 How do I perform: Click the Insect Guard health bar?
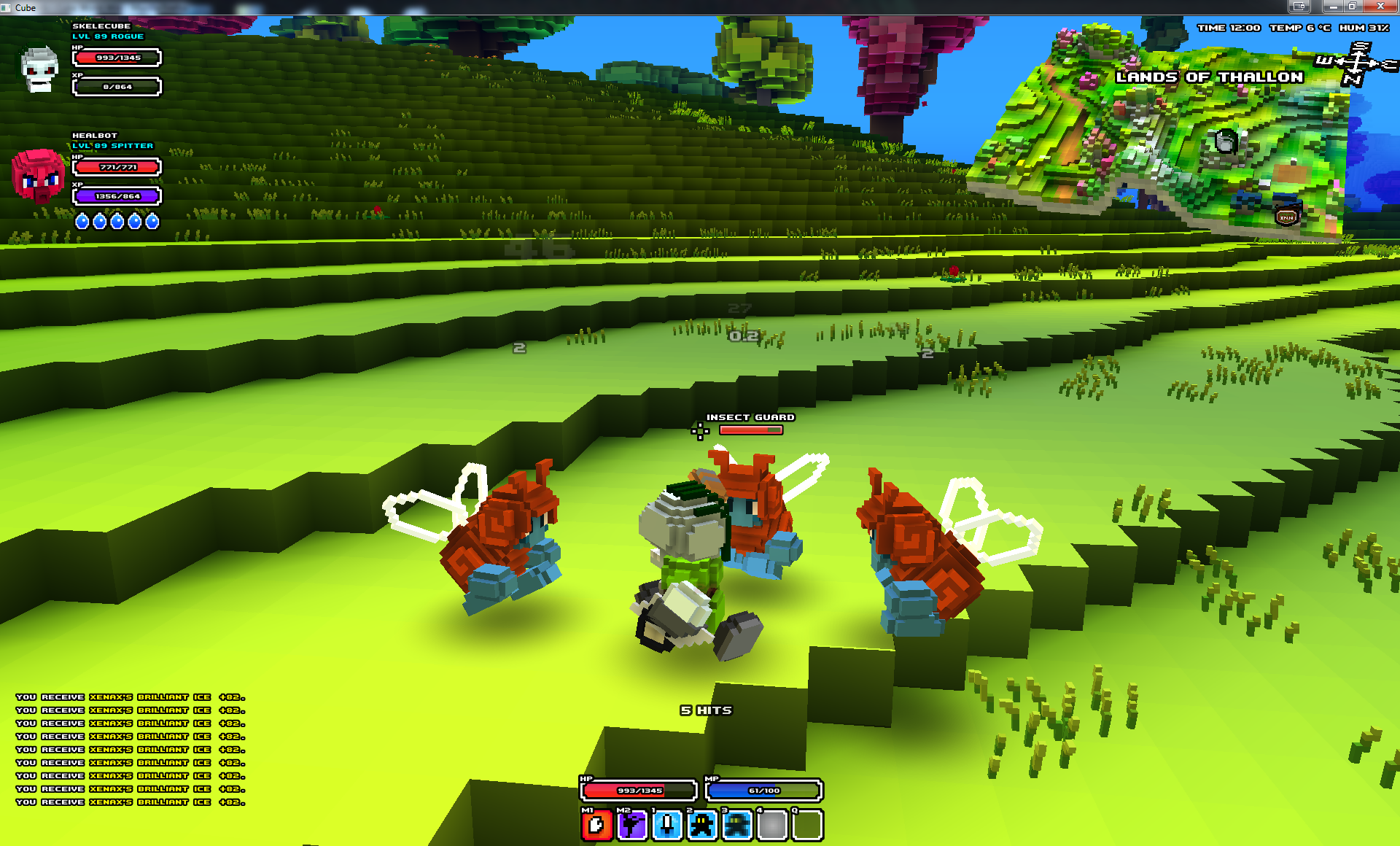click(x=750, y=430)
